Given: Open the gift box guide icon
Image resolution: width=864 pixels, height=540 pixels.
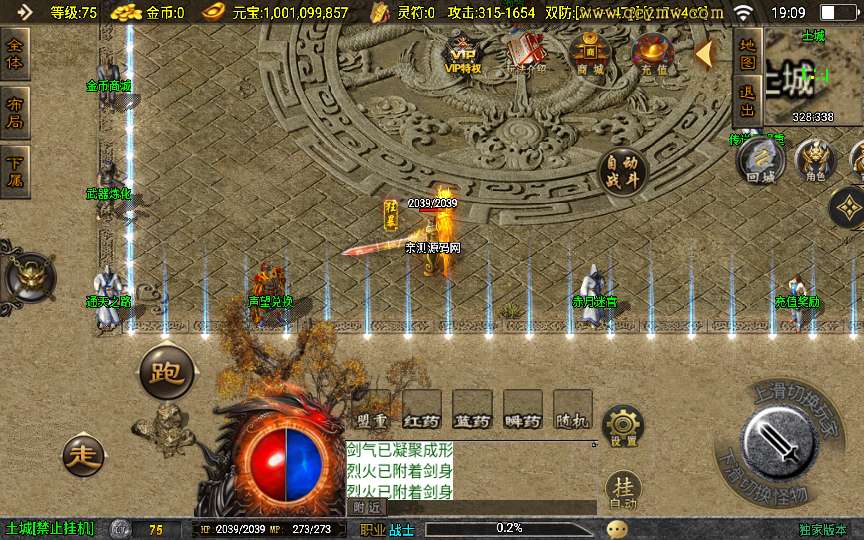Looking at the screenshot, I should 527,52.
